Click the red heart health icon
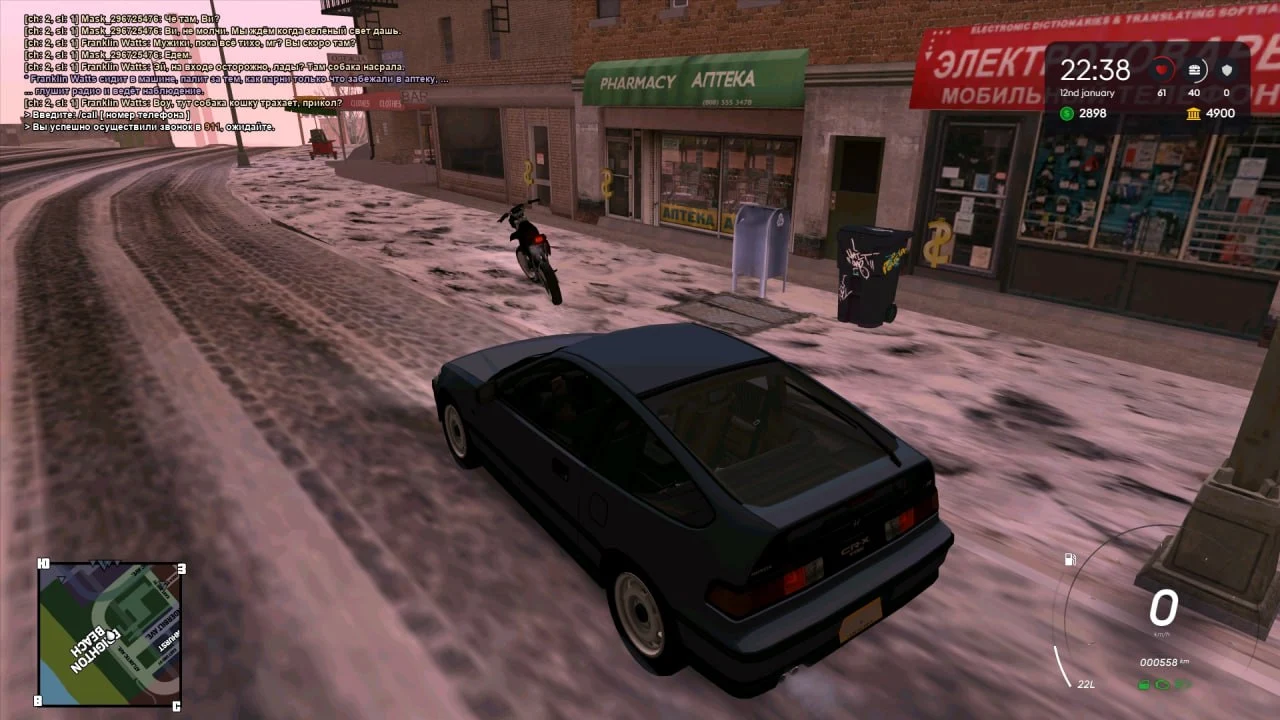1280x720 pixels. pos(1162,70)
